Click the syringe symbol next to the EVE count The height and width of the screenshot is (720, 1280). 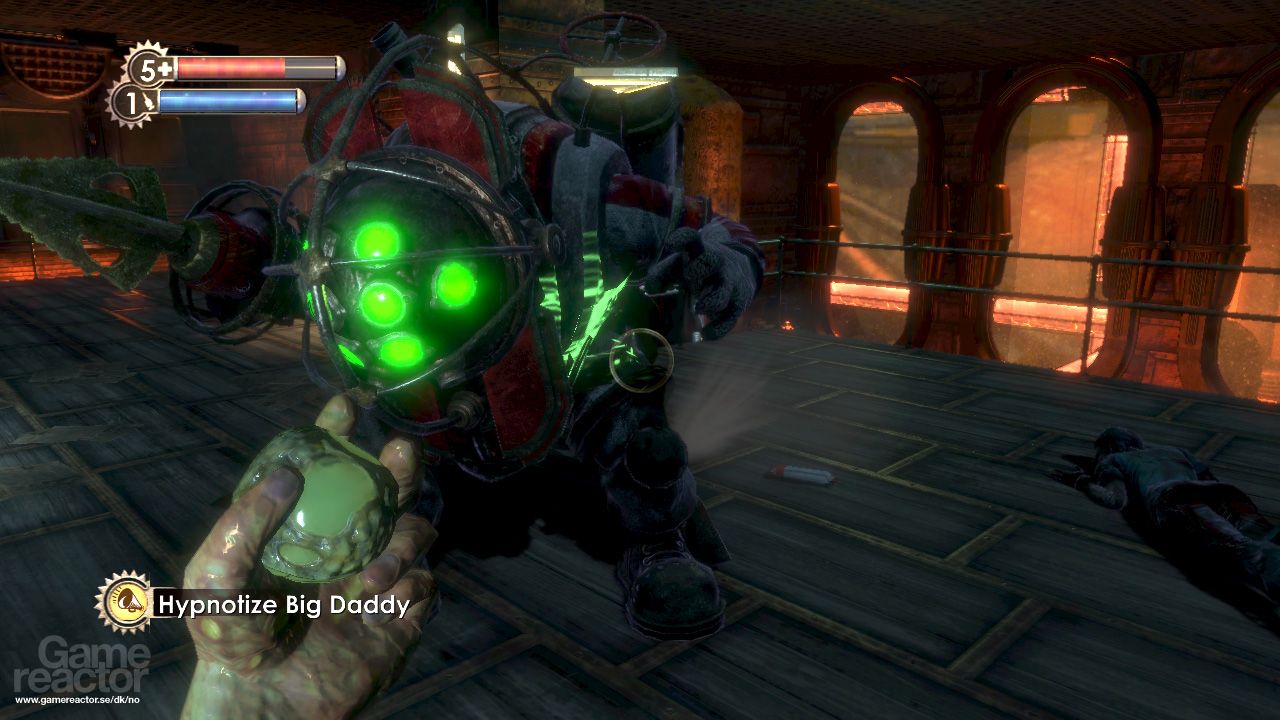pos(151,101)
